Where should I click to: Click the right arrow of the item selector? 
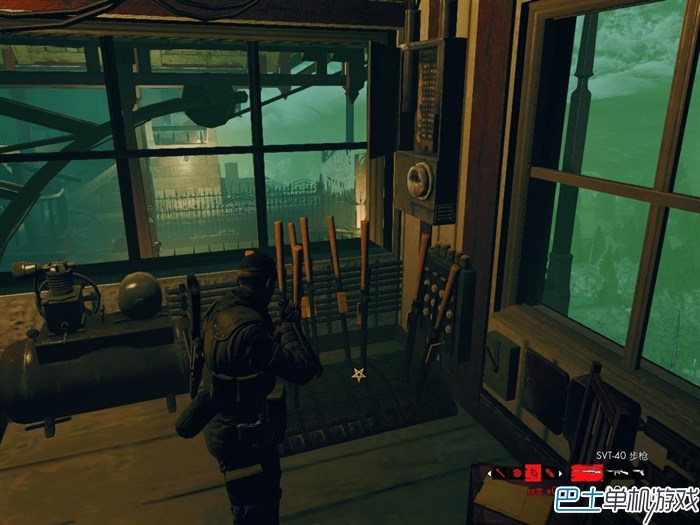(561, 473)
